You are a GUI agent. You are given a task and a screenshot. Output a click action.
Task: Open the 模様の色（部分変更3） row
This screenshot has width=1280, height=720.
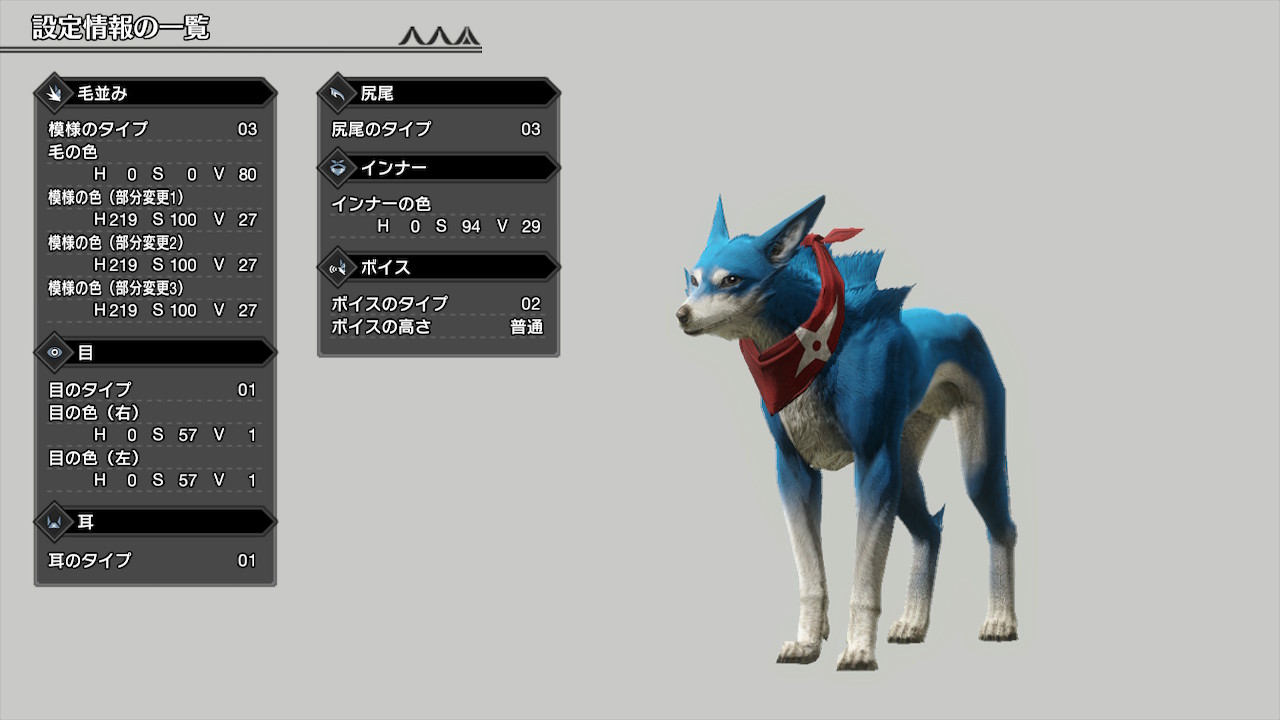[x=153, y=299]
